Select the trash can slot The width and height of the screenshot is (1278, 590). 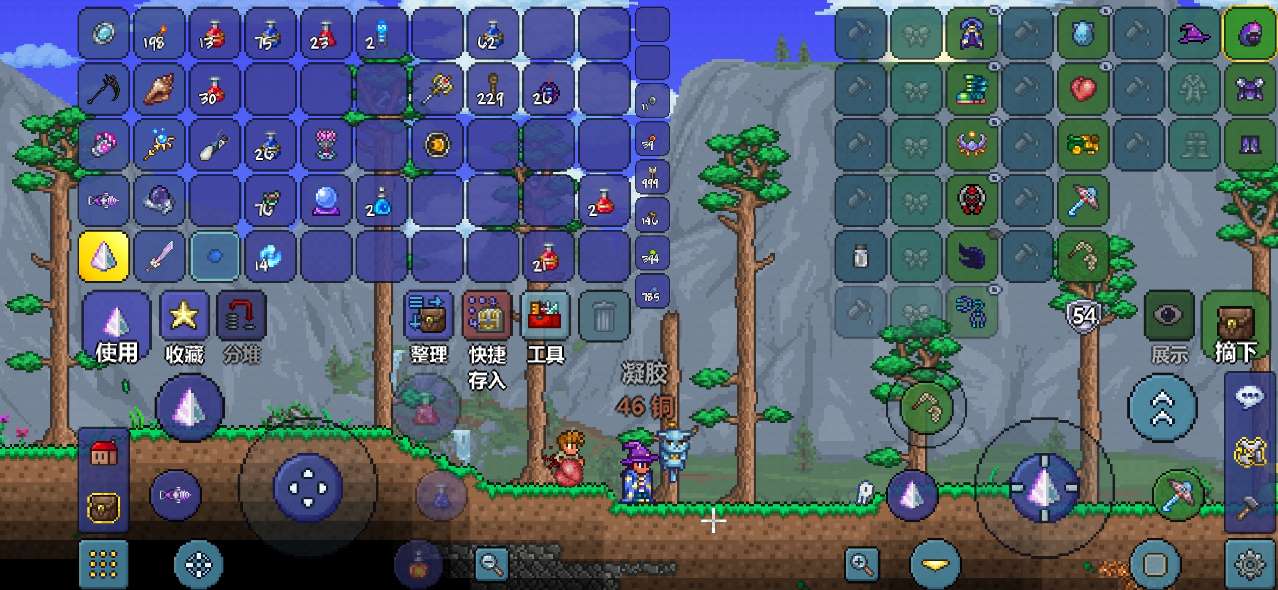(604, 317)
